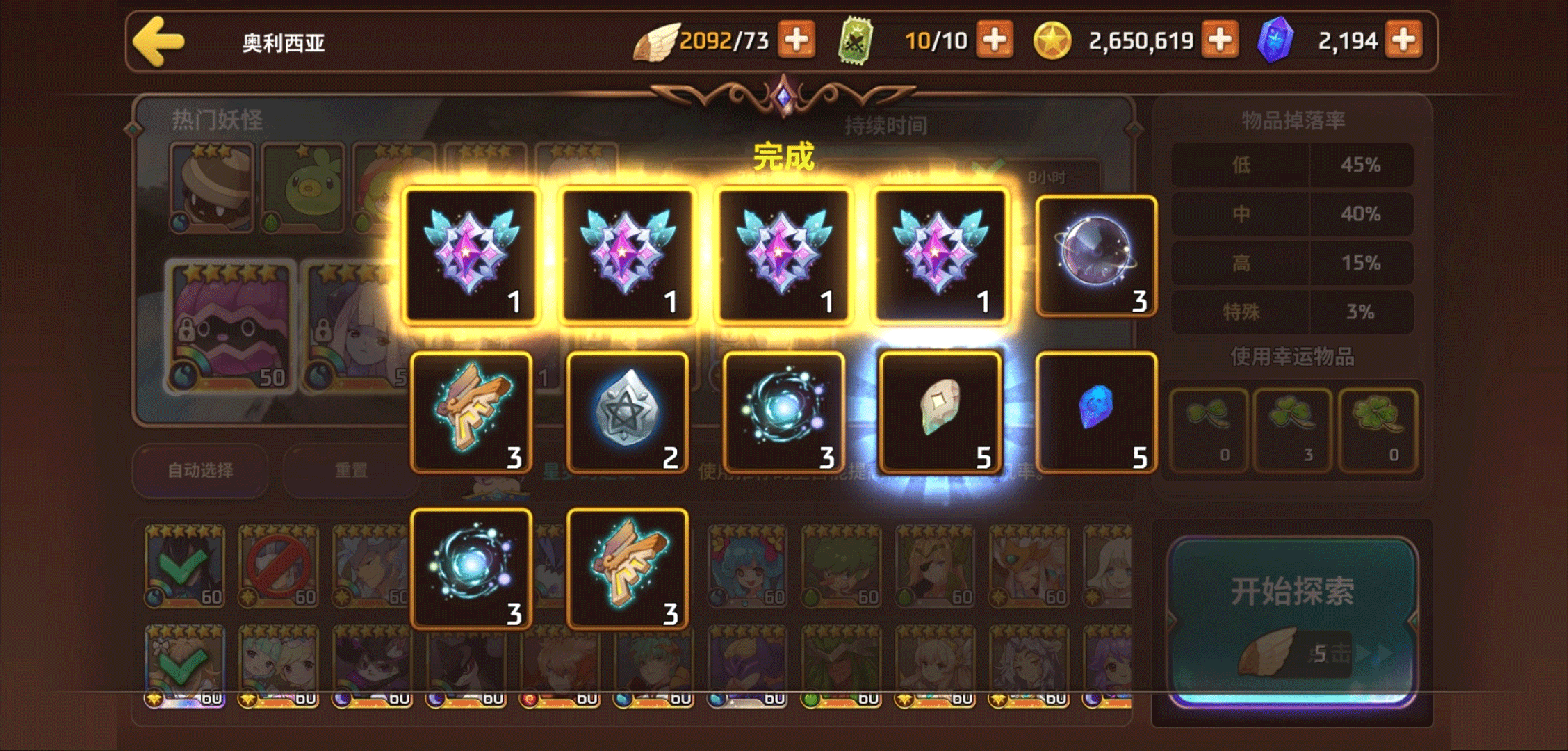Image resolution: width=1568 pixels, height=751 pixels.
Task: Click the 自动选择 auto-select button
Action: [x=200, y=471]
